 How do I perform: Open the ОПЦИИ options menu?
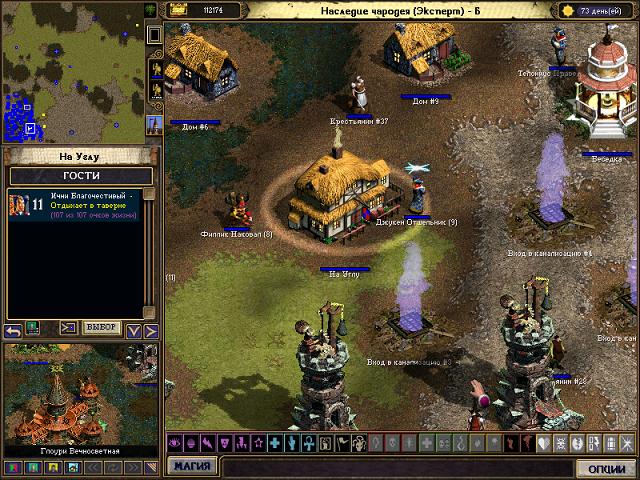pyautogui.click(x=605, y=468)
